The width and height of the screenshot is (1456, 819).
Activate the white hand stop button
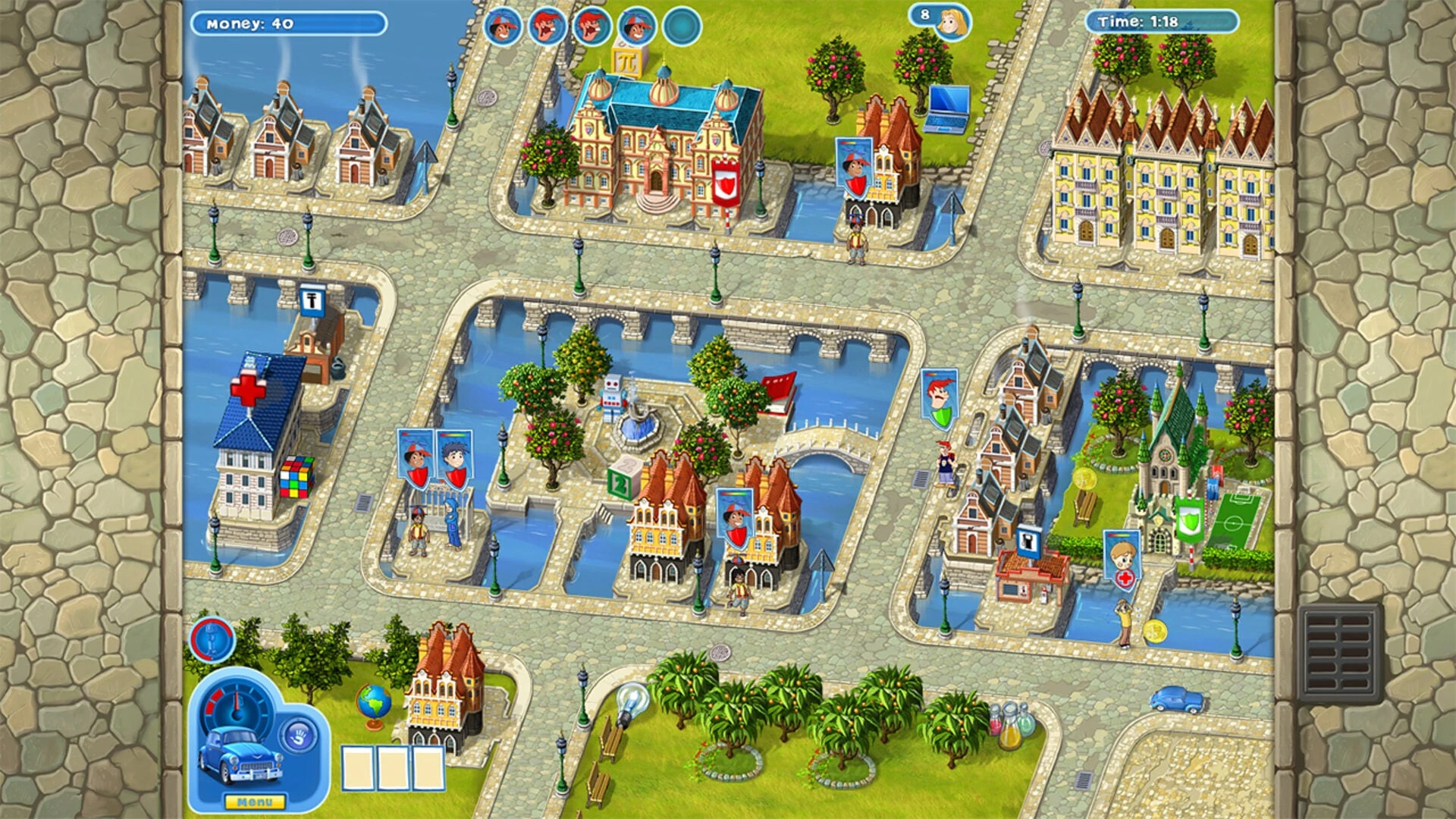pyautogui.click(x=298, y=735)
